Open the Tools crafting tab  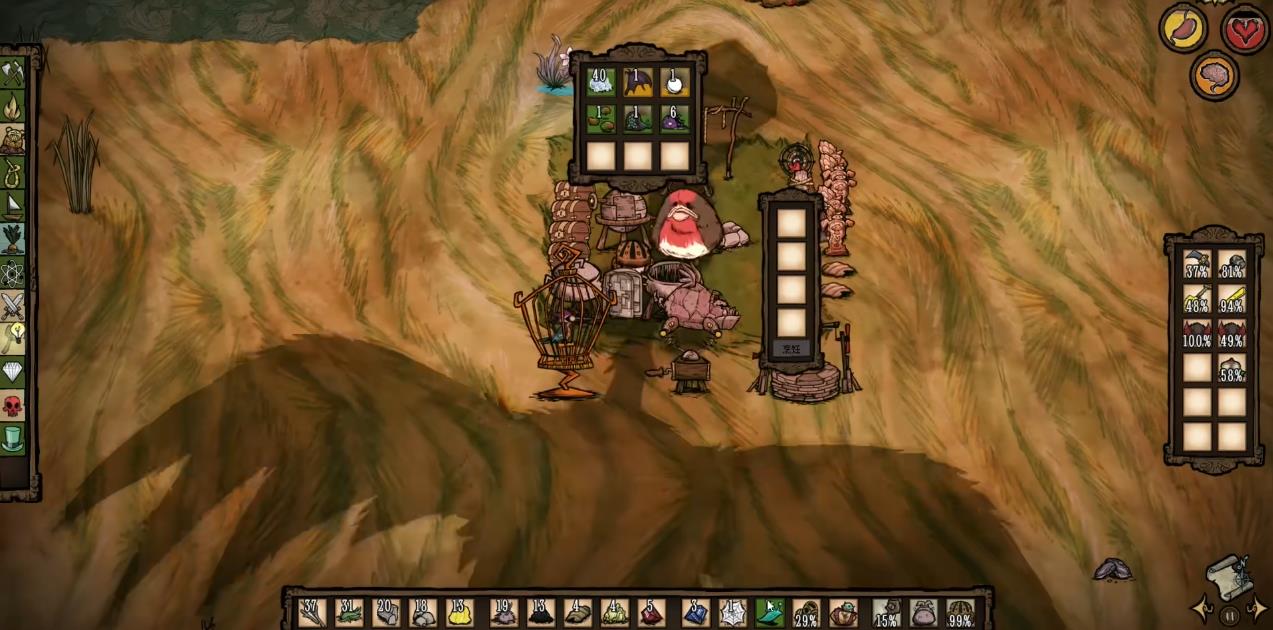click(13, 73)
